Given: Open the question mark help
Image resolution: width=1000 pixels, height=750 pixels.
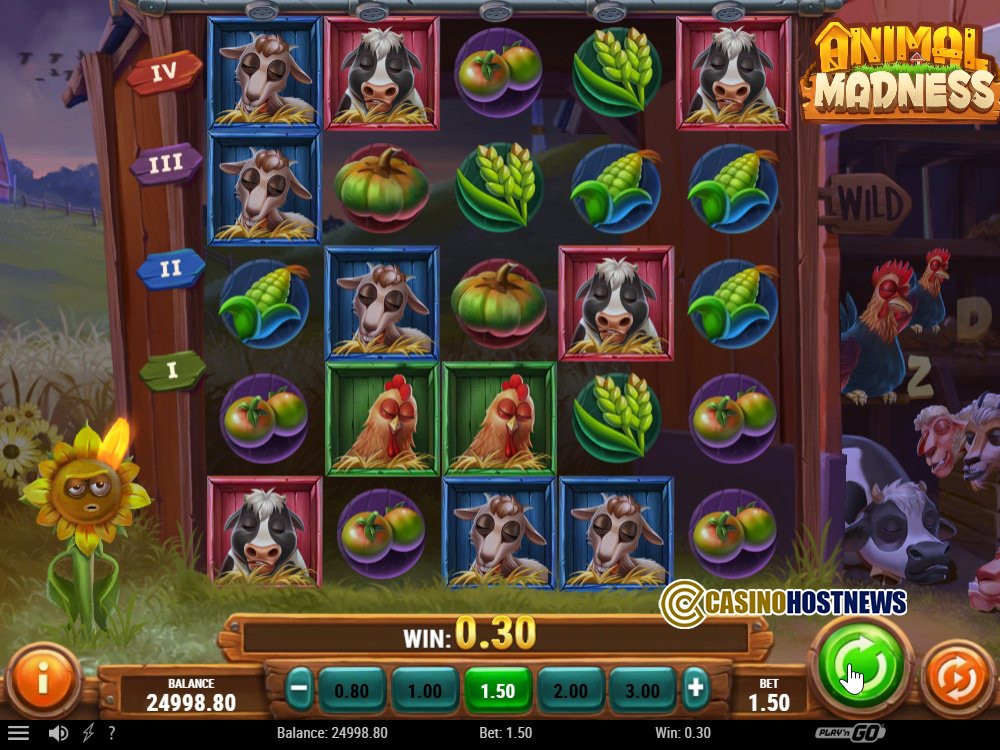Looking at the screenshot, I should pos(111,733).
